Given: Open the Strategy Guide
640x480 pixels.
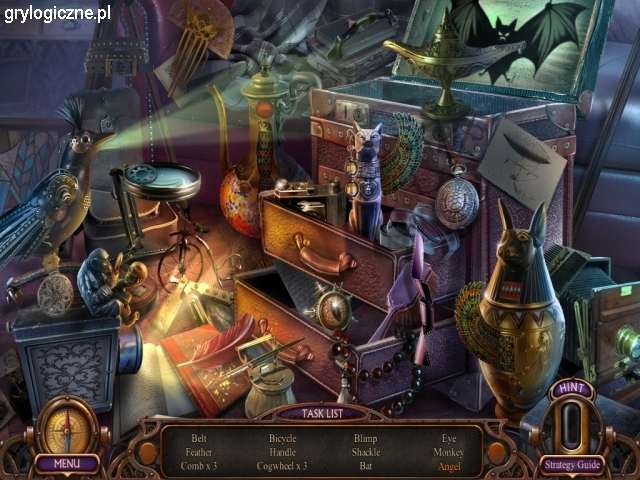Looking at the screenshot, I should 571,463.
